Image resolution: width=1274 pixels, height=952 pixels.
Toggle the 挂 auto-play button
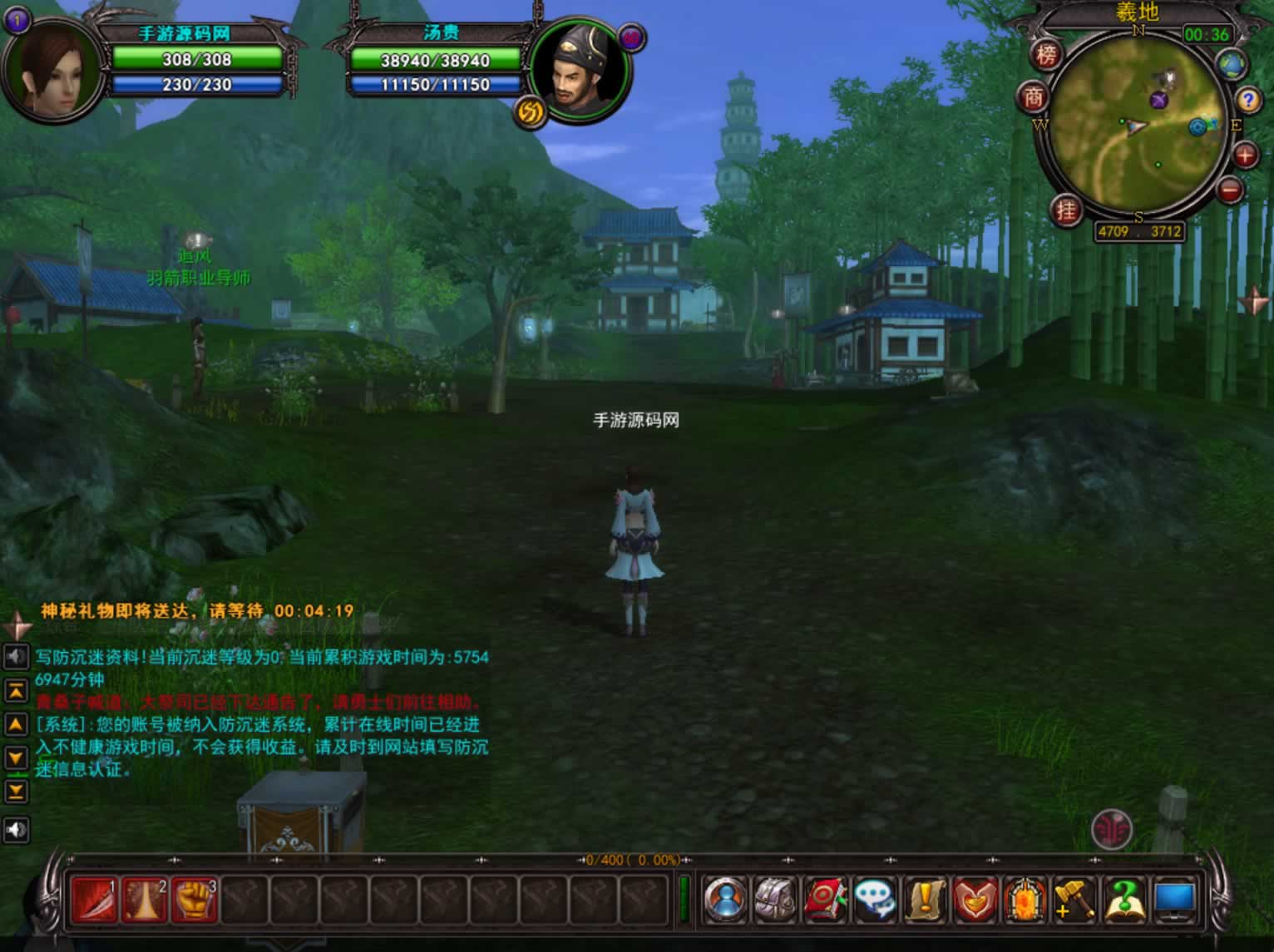click(1066, 210)
